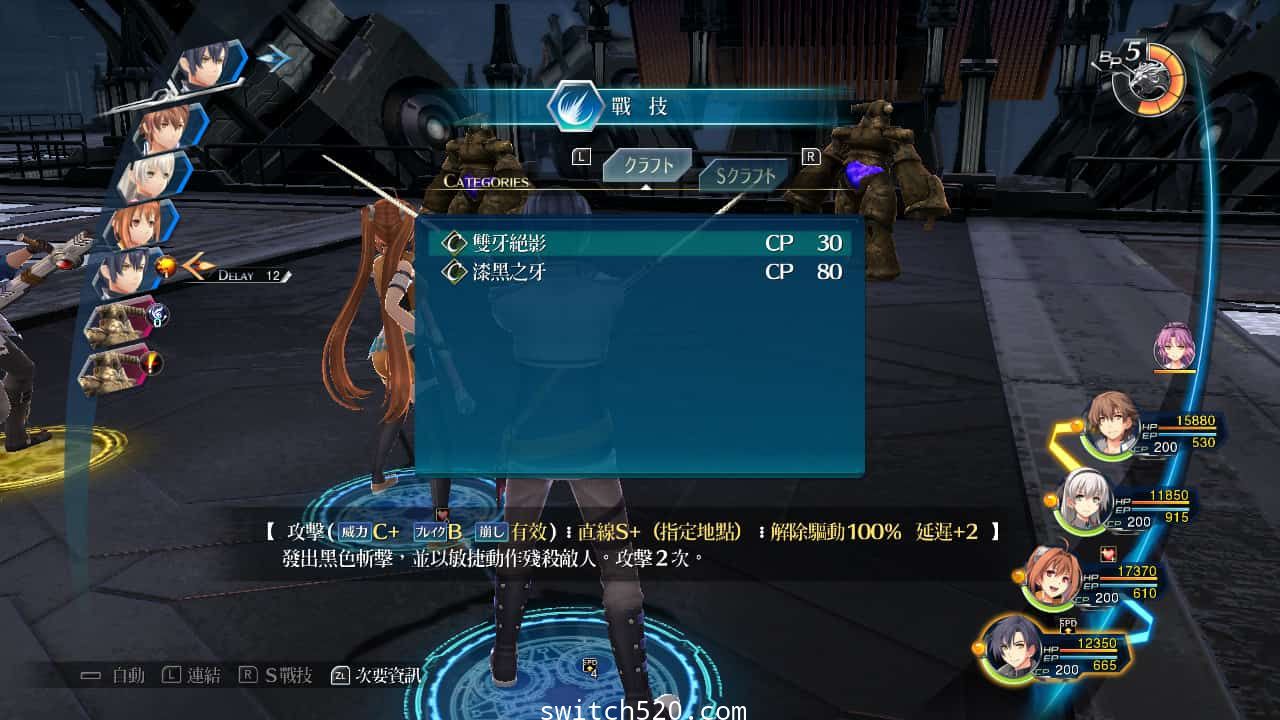Click the burst icon on the active character's turn slot
The width and height of the screenshot is (1280, 720).
tap(165, 265)
